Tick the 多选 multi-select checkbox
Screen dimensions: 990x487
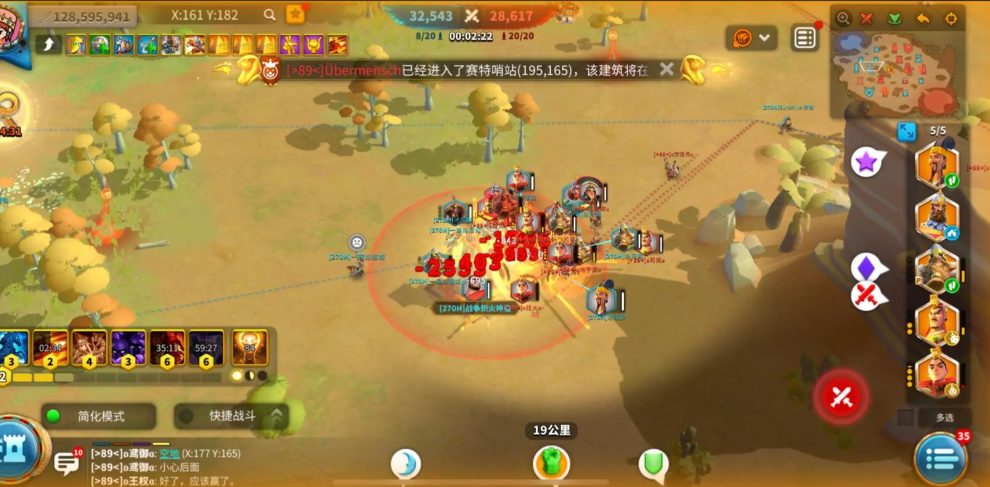905,417
